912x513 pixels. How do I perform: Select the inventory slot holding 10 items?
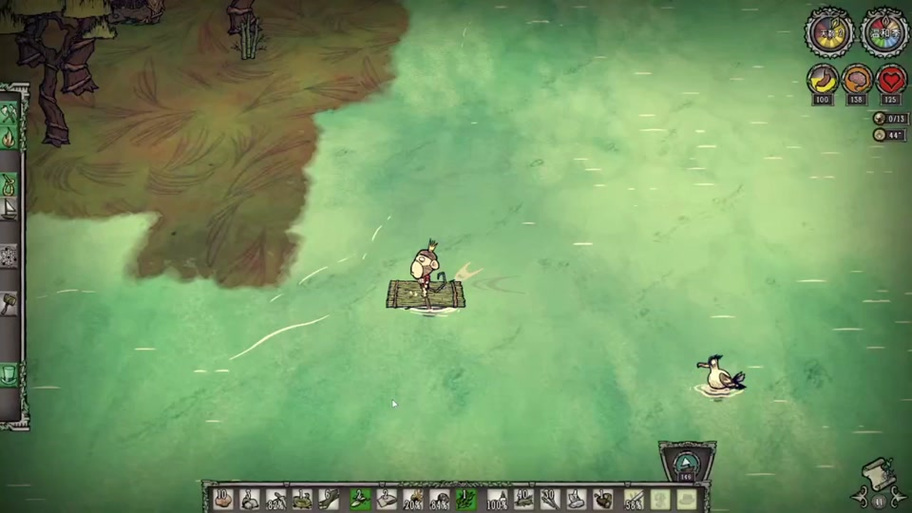[224, 498]
